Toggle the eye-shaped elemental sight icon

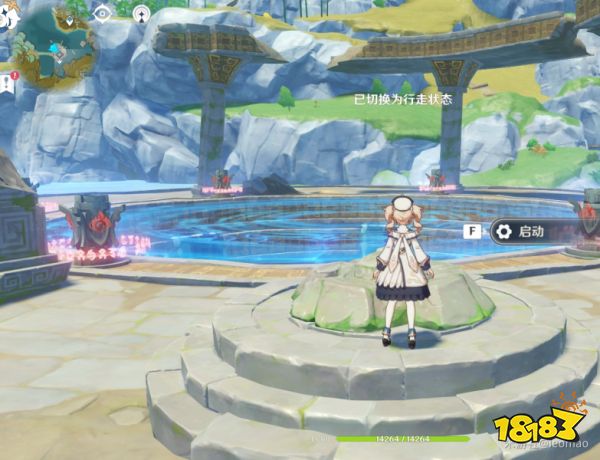click(x=102, y=13)
